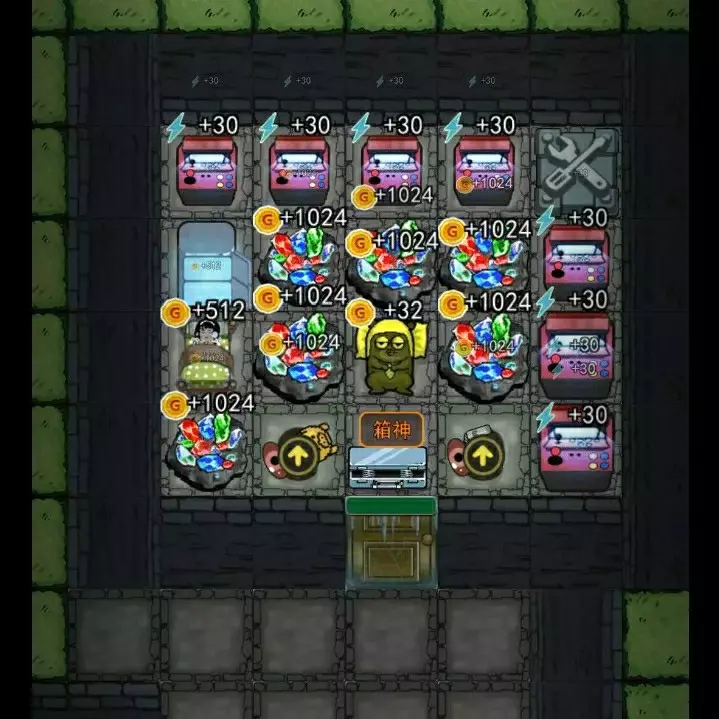The image size is (719, 719).
Task: Select the wrench and screwdriver repair tile
Action: pos(576,163)
